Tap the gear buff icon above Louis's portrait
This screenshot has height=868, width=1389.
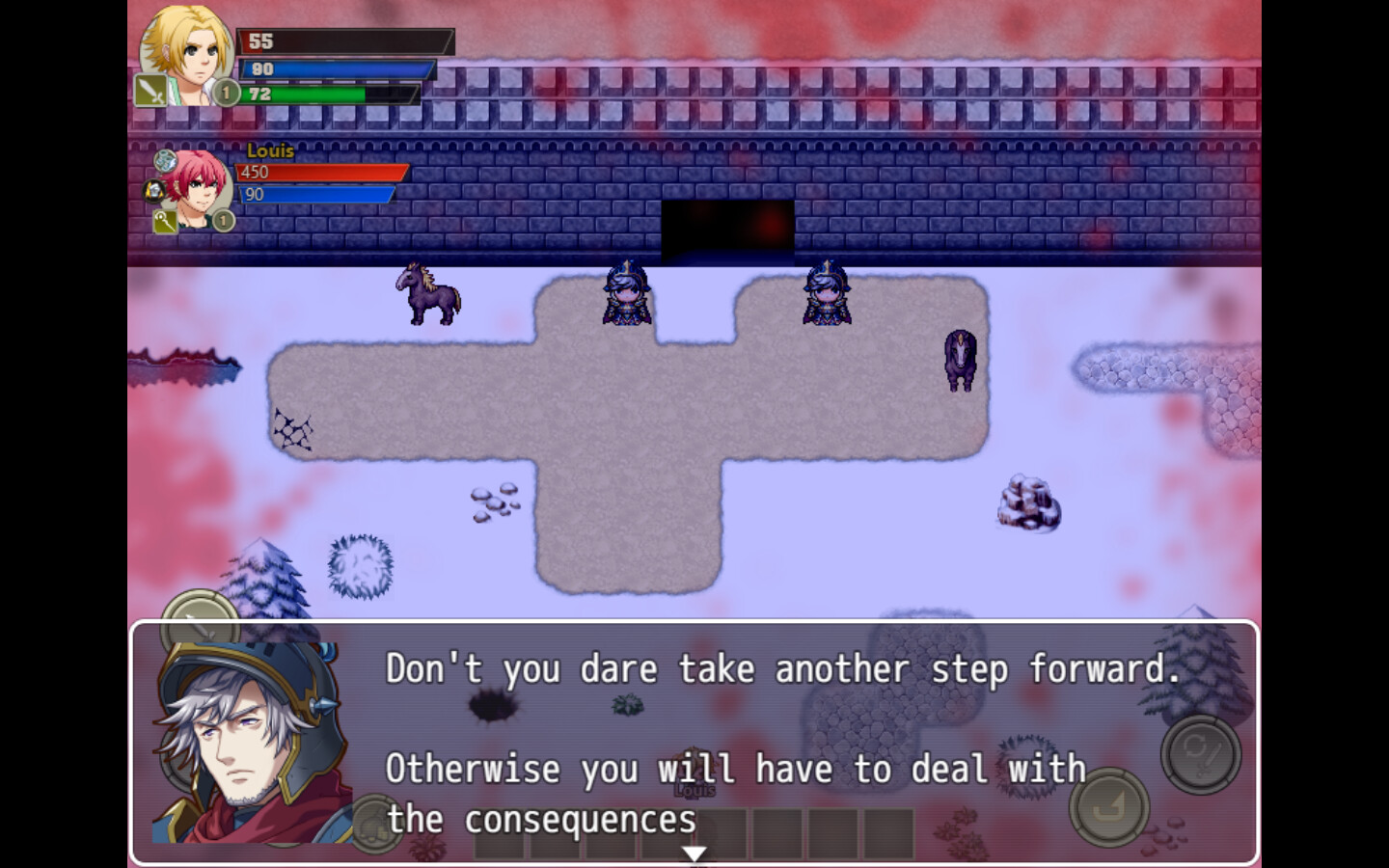coord(164,160)
